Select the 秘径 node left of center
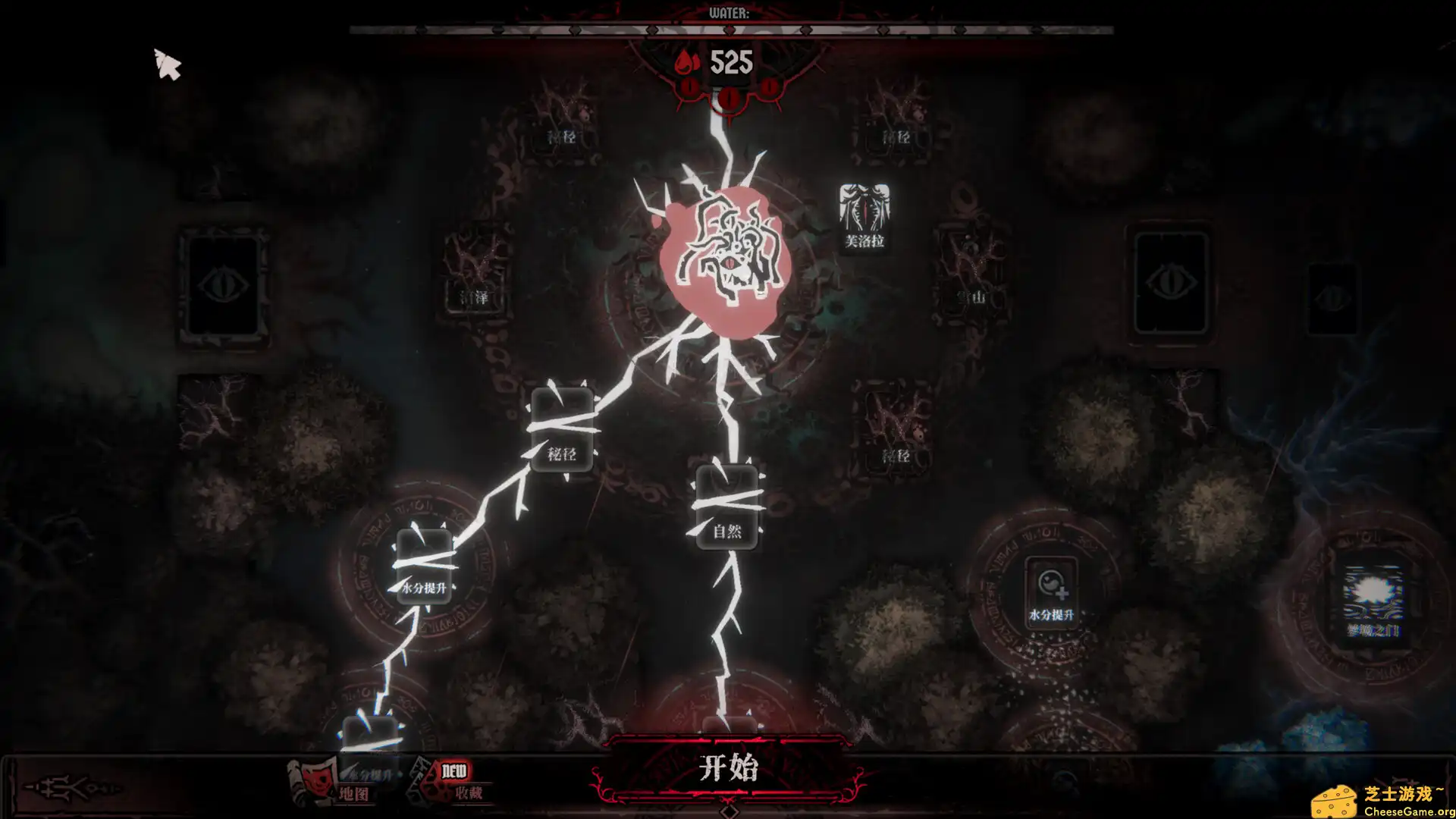Image resolution: width=1456 pixels, height=819 pixels. coord(561,428)
